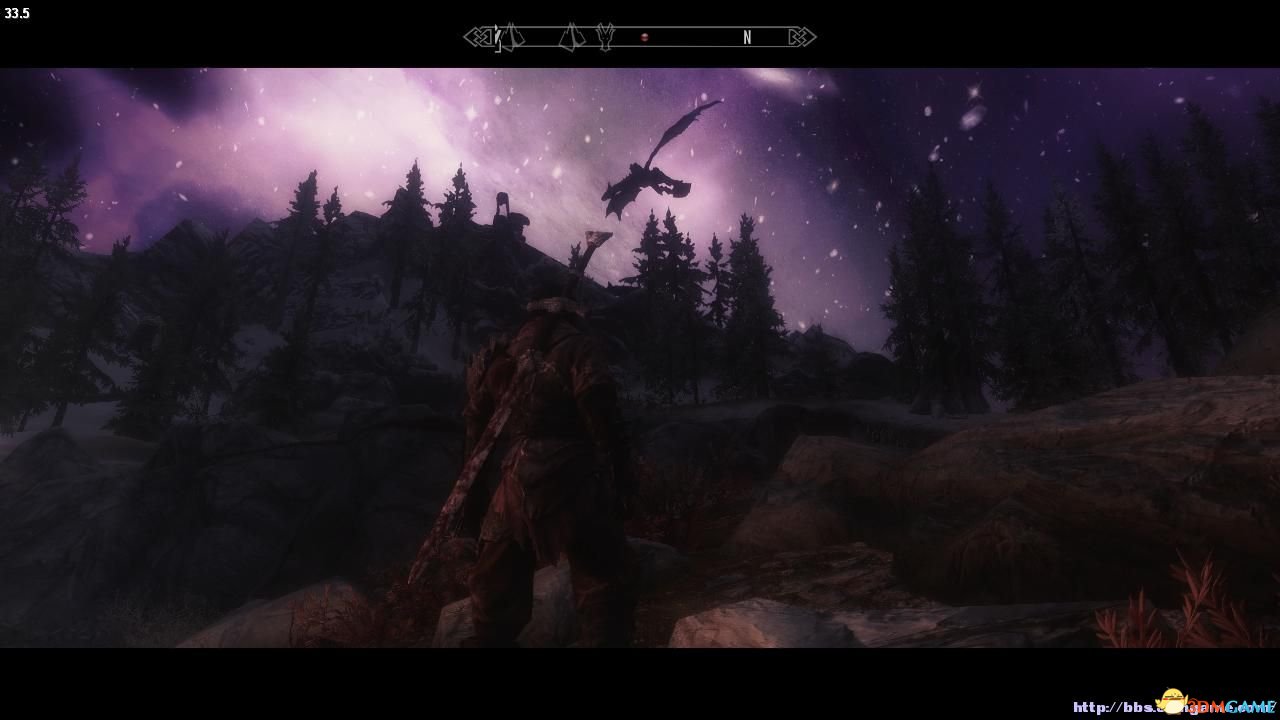
Task: Open the watermark forum link
Action: (x=1175, y=707)
